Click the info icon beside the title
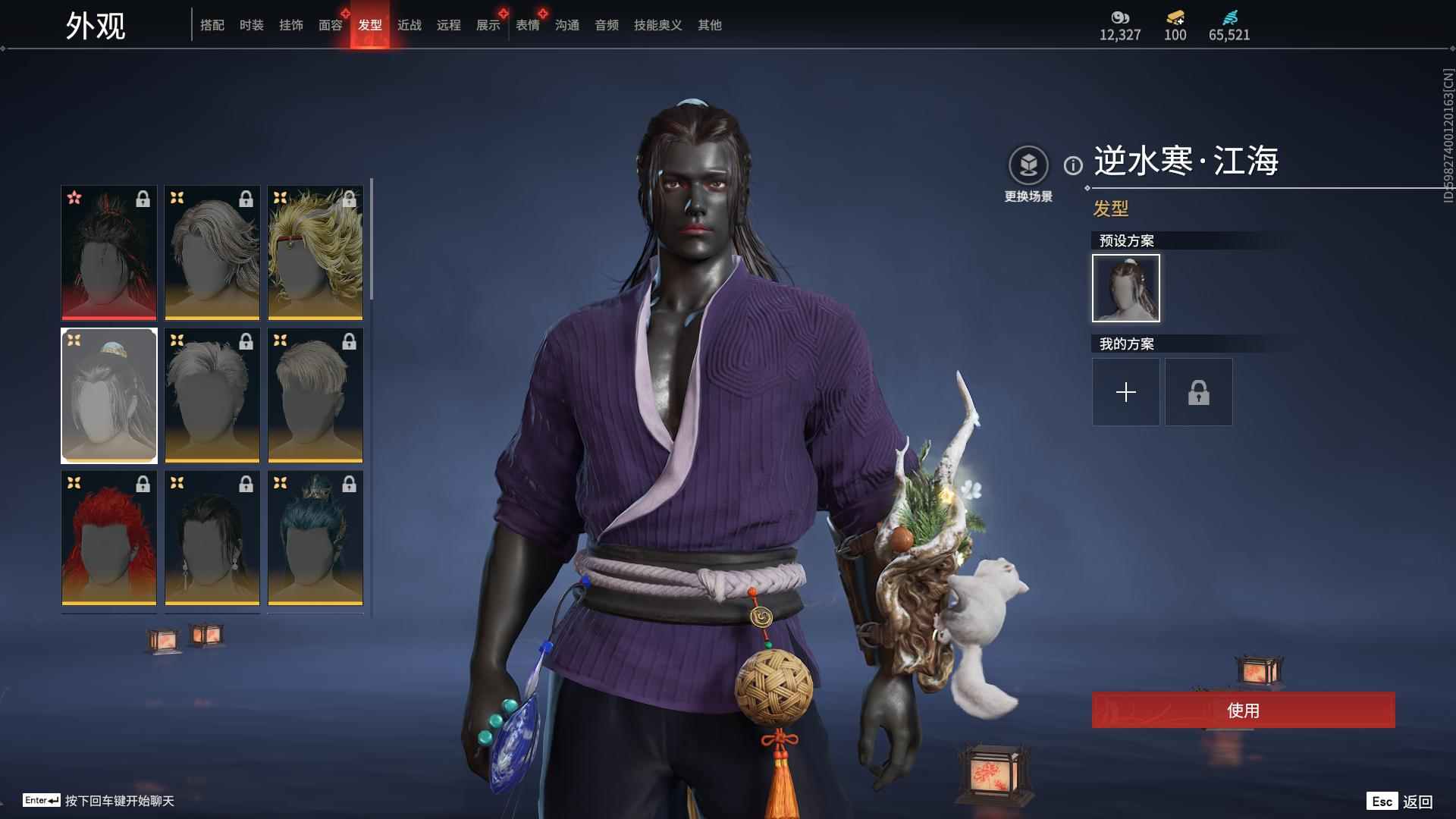The image size is (1456, 819). tap(1073, 165)
